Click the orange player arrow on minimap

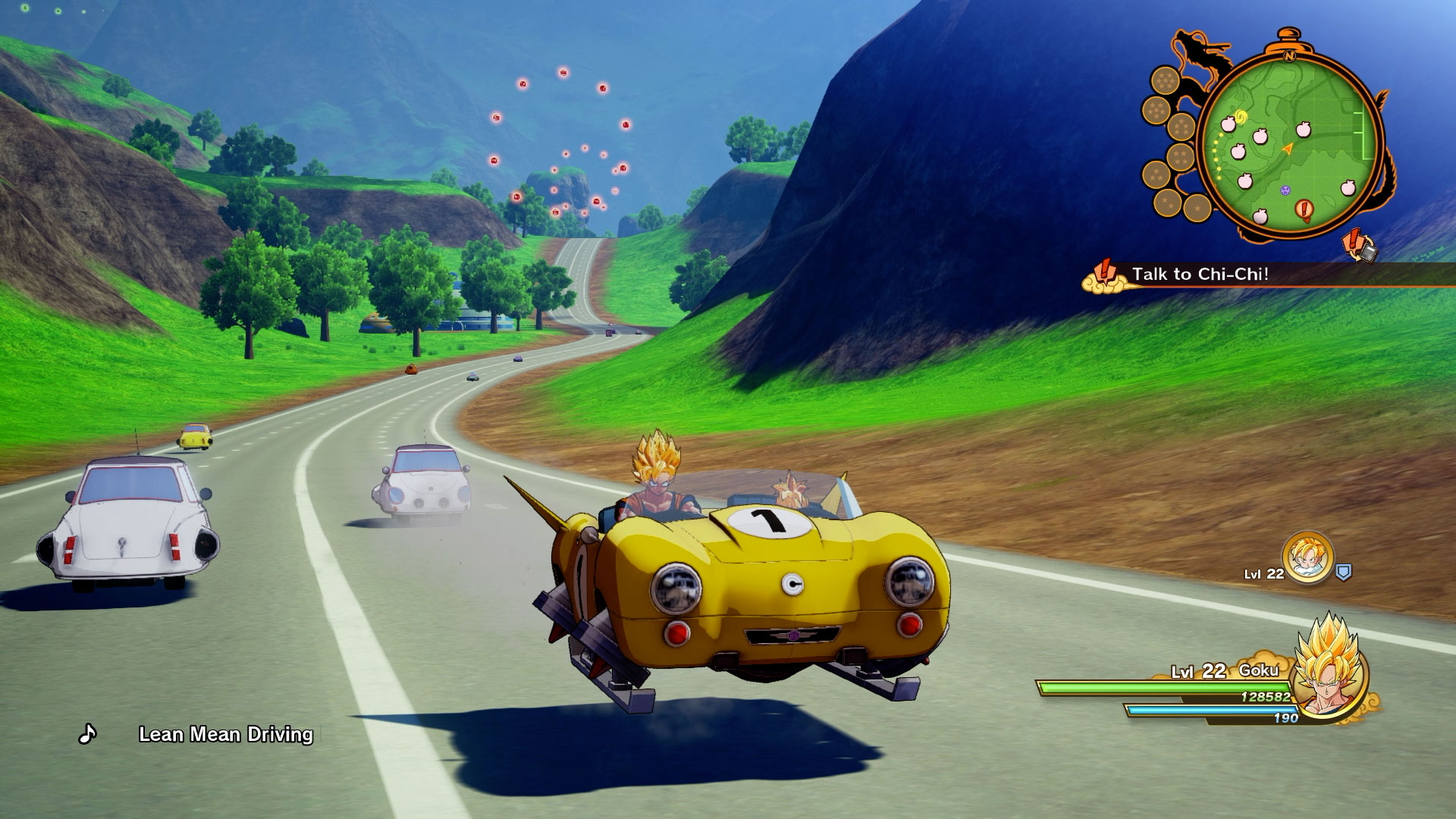tap(1287, 149)
